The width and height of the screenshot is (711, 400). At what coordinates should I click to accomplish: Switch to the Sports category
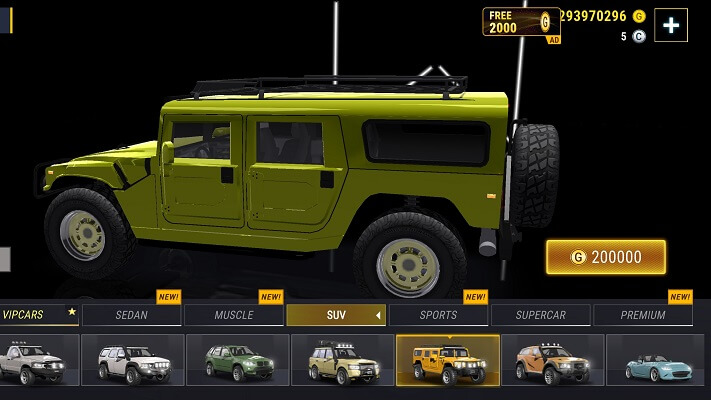click(438, 315)
